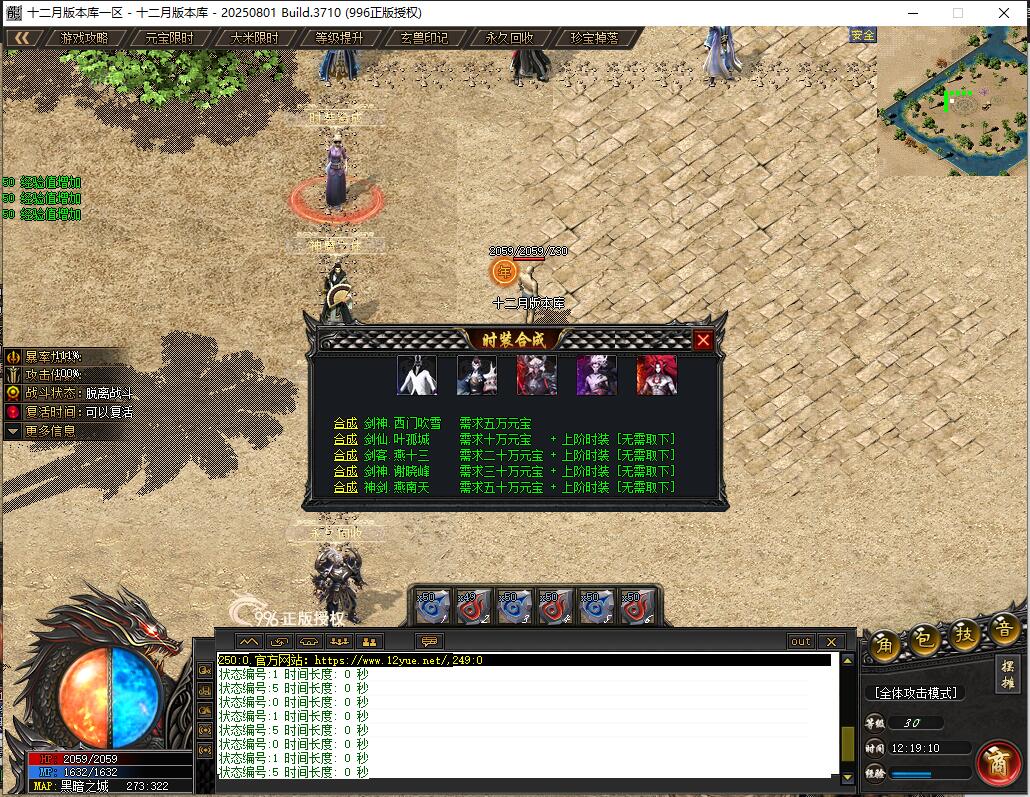
Task: Click 合成 link for 神剑.燕南天
Action: coord(345,487)
